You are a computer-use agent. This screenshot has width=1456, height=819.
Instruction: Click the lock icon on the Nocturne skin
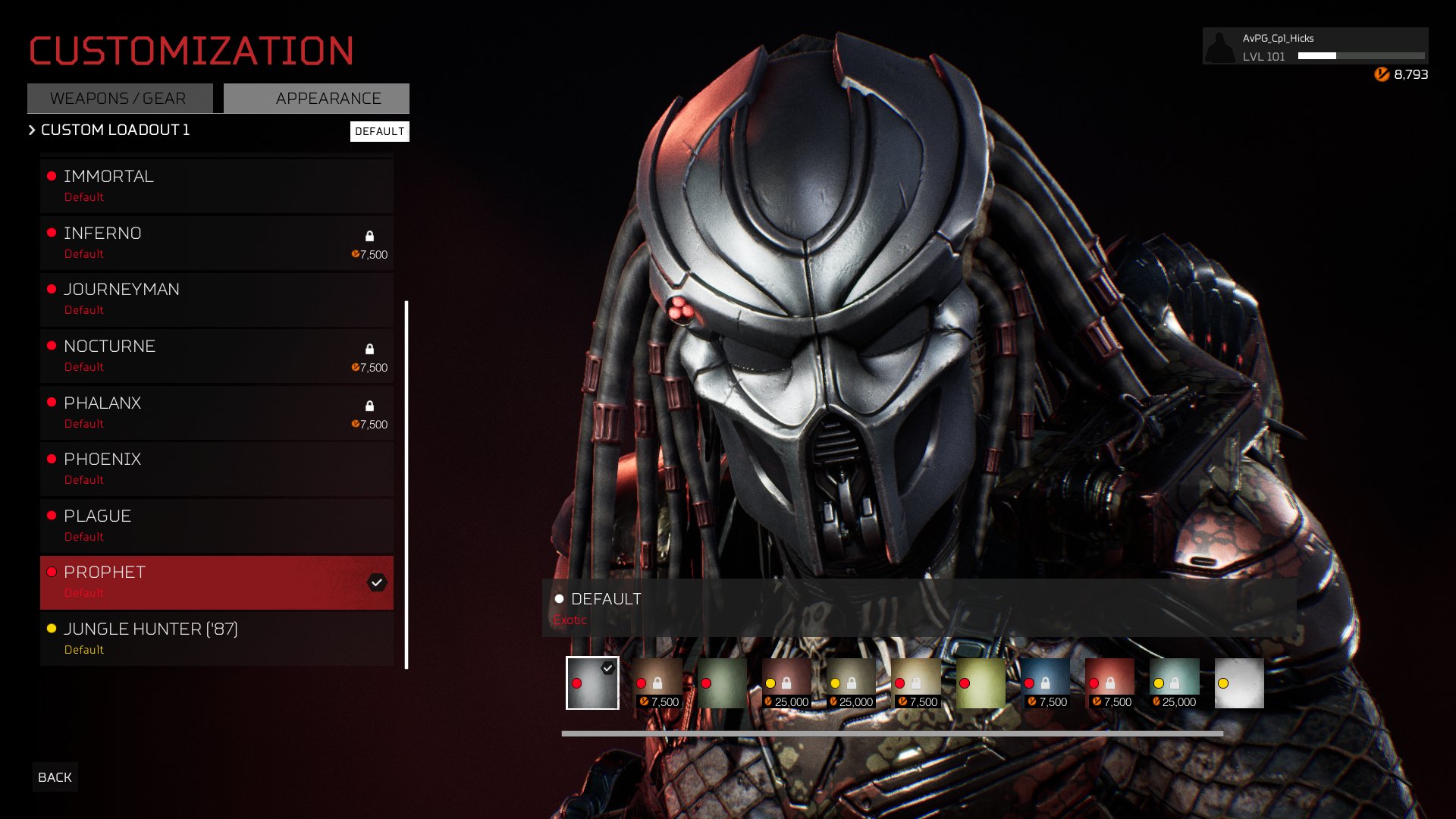371,348
